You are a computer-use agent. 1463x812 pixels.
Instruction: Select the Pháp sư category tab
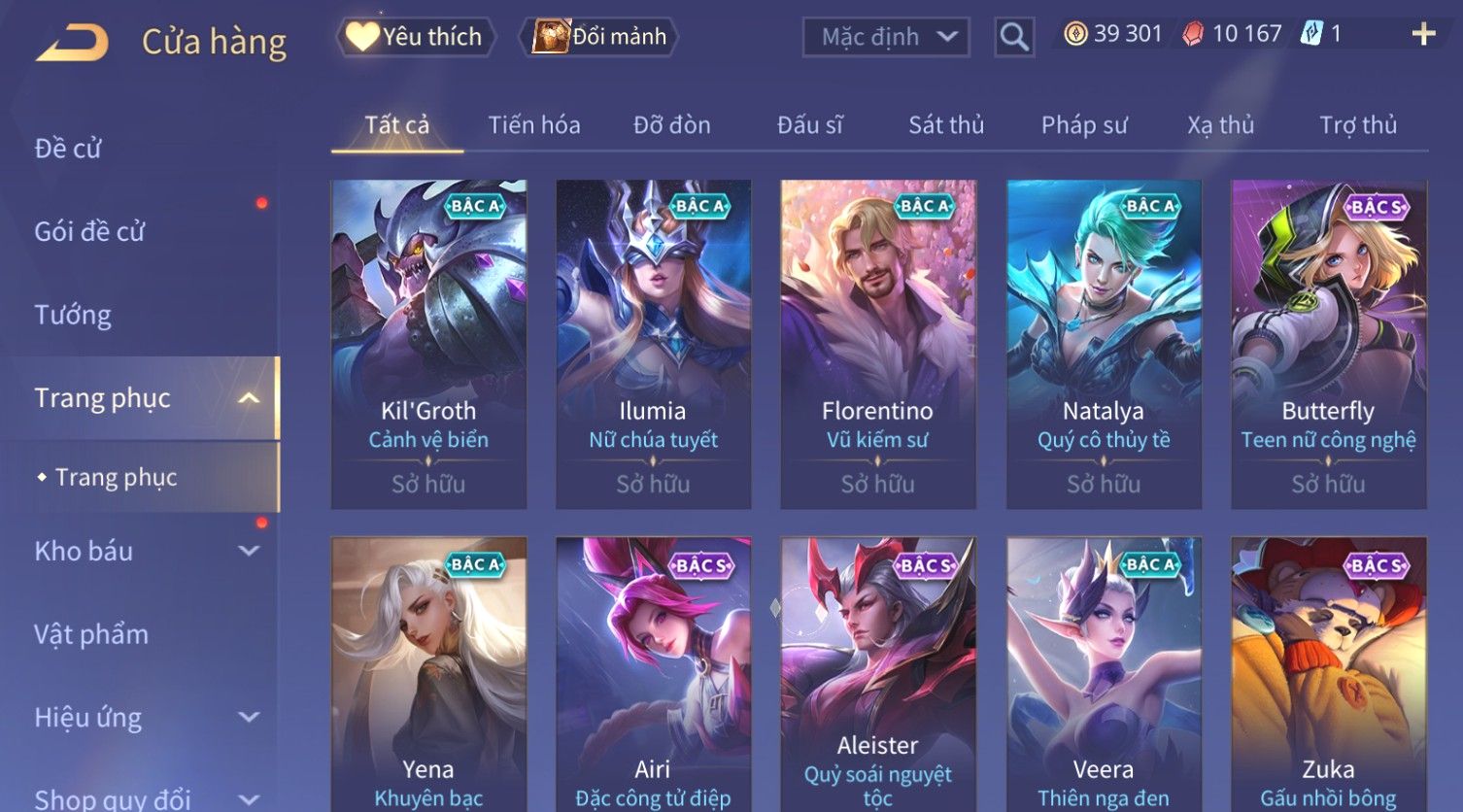(1084, 125)
